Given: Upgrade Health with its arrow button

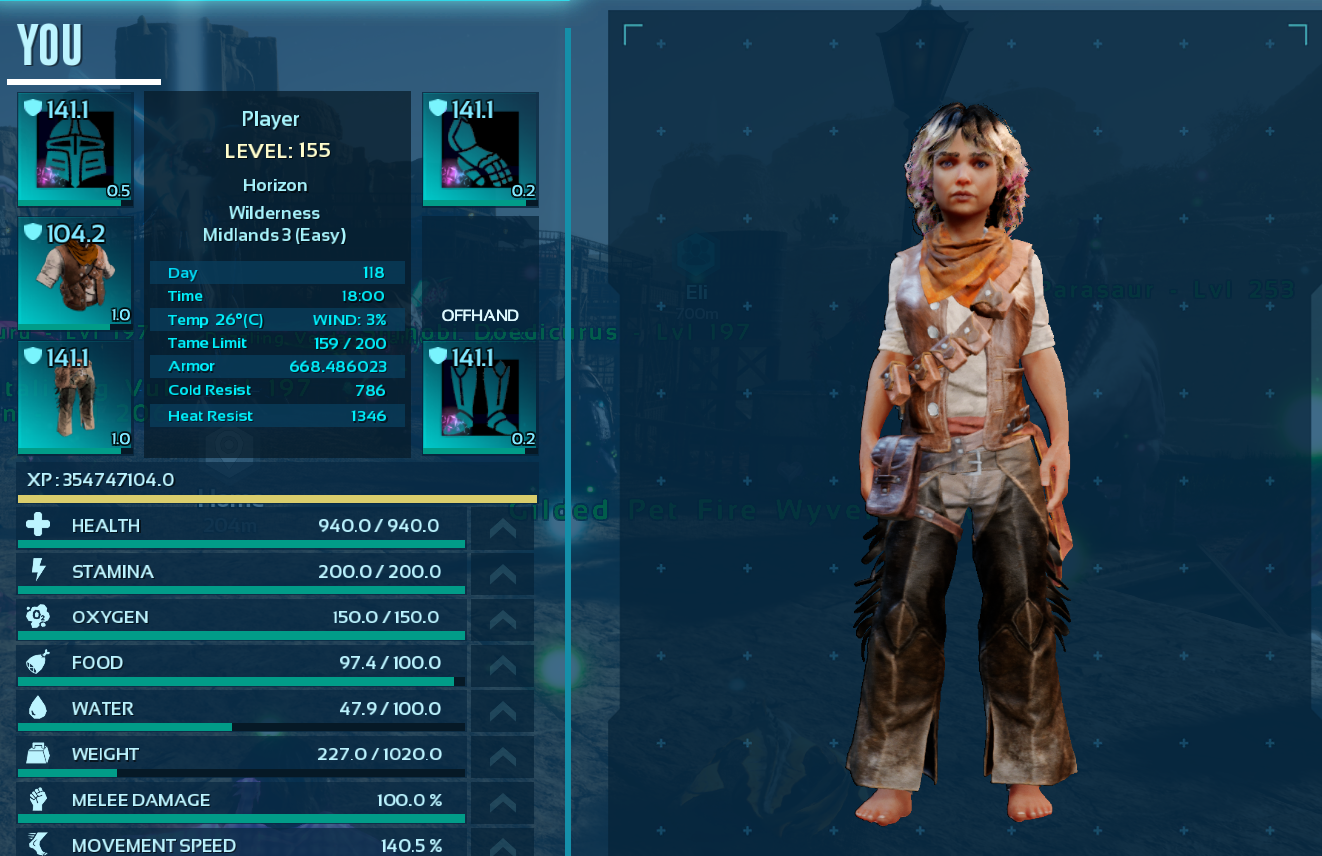Looking at the screenshot, I should click(x=503, y=527).
